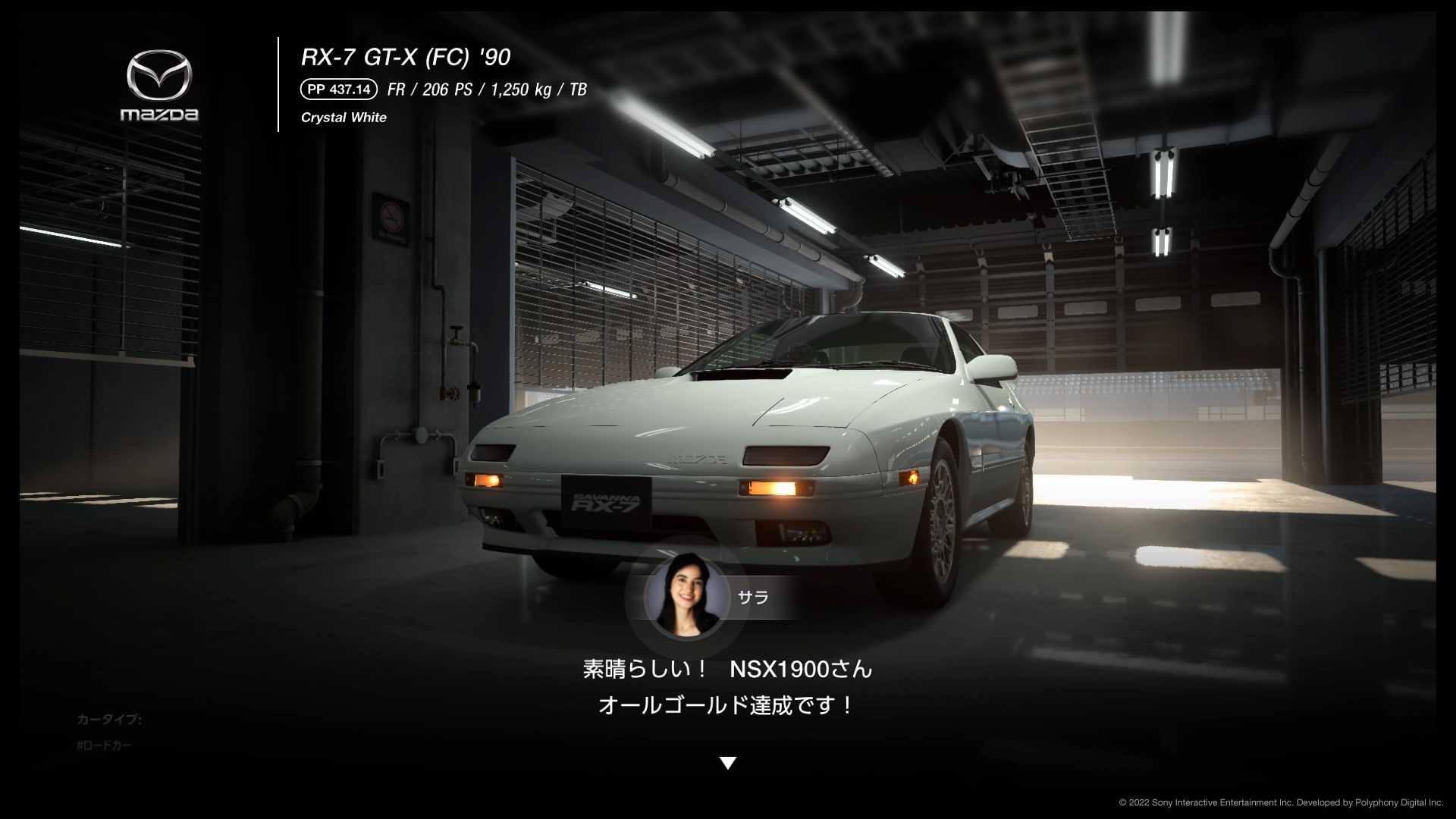Select the サラ name chip beside the avatar

pos(755,598)
